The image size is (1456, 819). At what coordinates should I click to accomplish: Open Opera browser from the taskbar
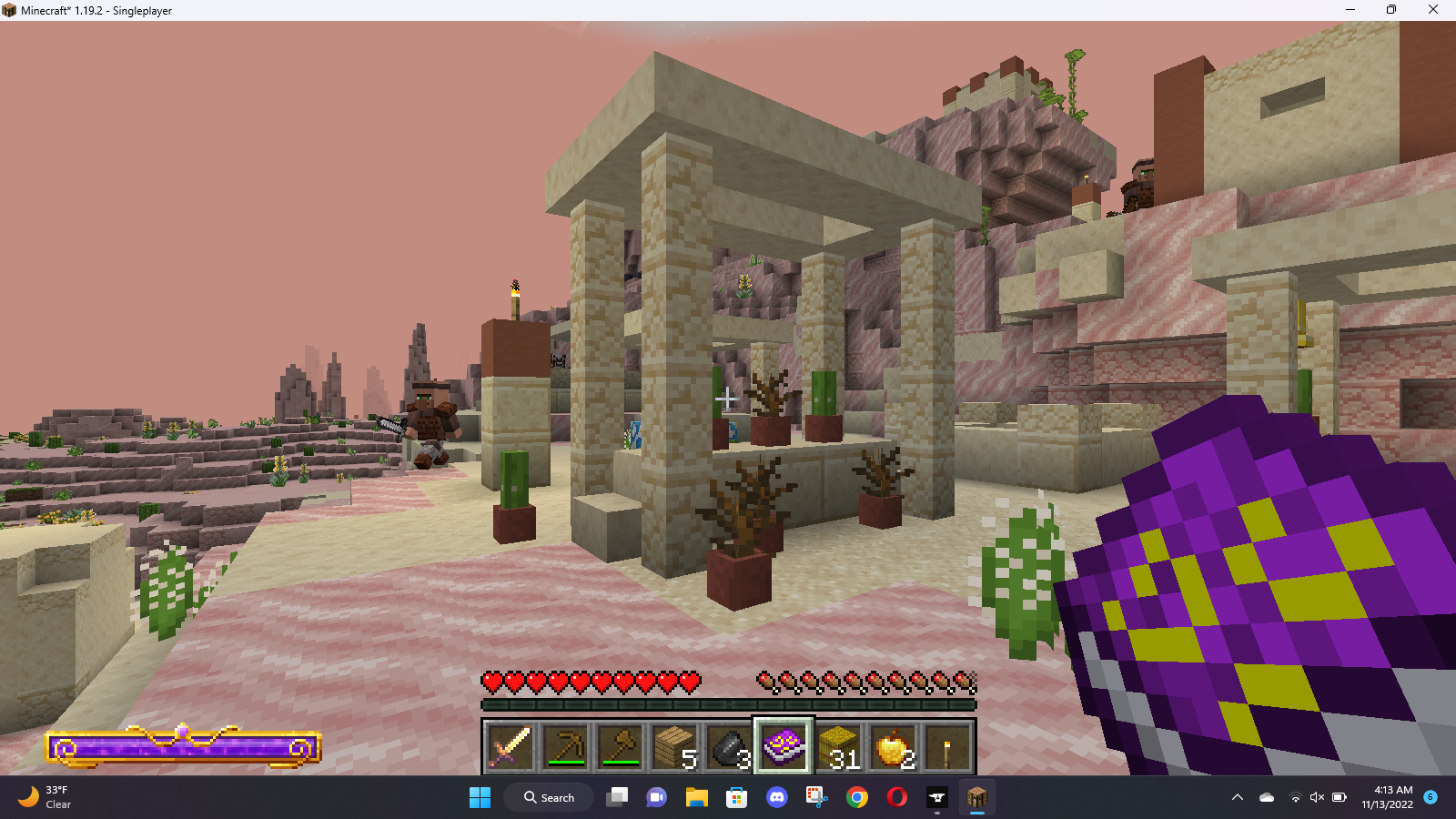[x=896, y=797]
